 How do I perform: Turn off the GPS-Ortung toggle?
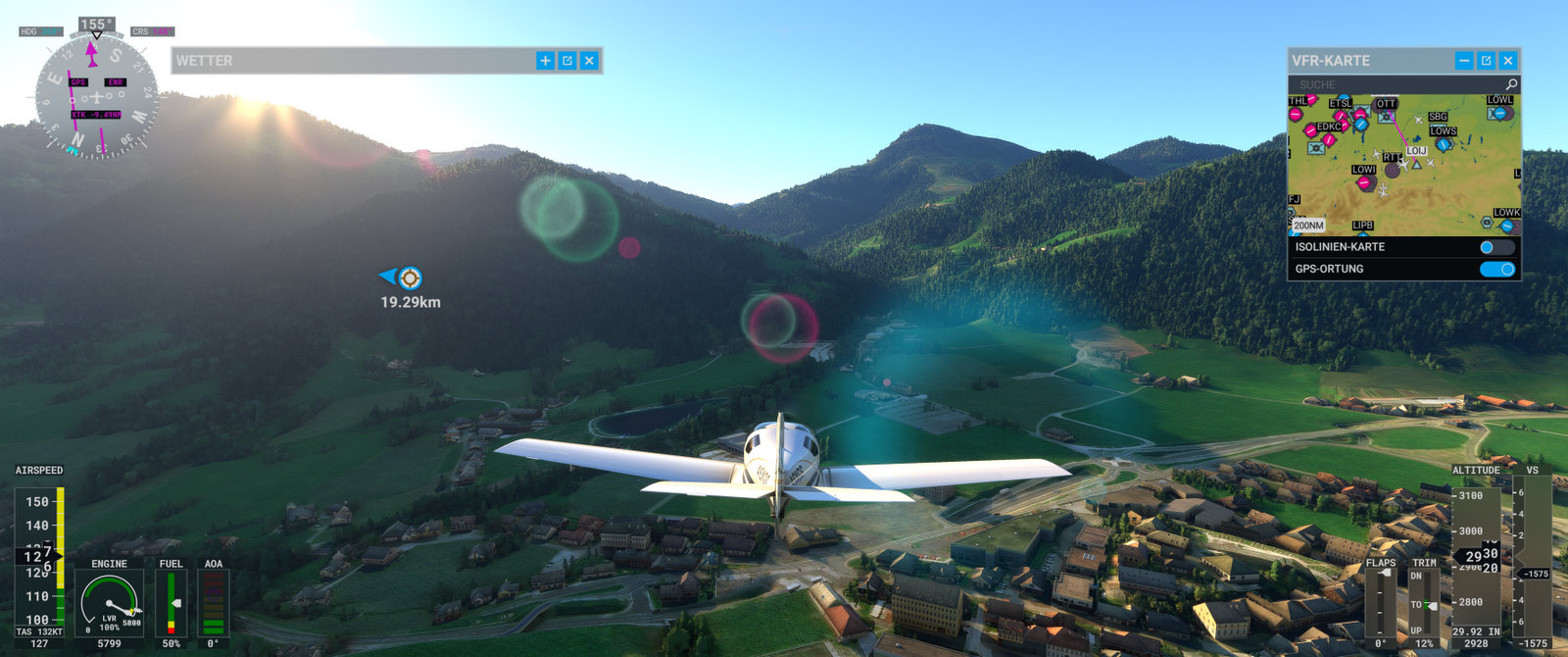pyautogui.click(x=1496, y=269)
